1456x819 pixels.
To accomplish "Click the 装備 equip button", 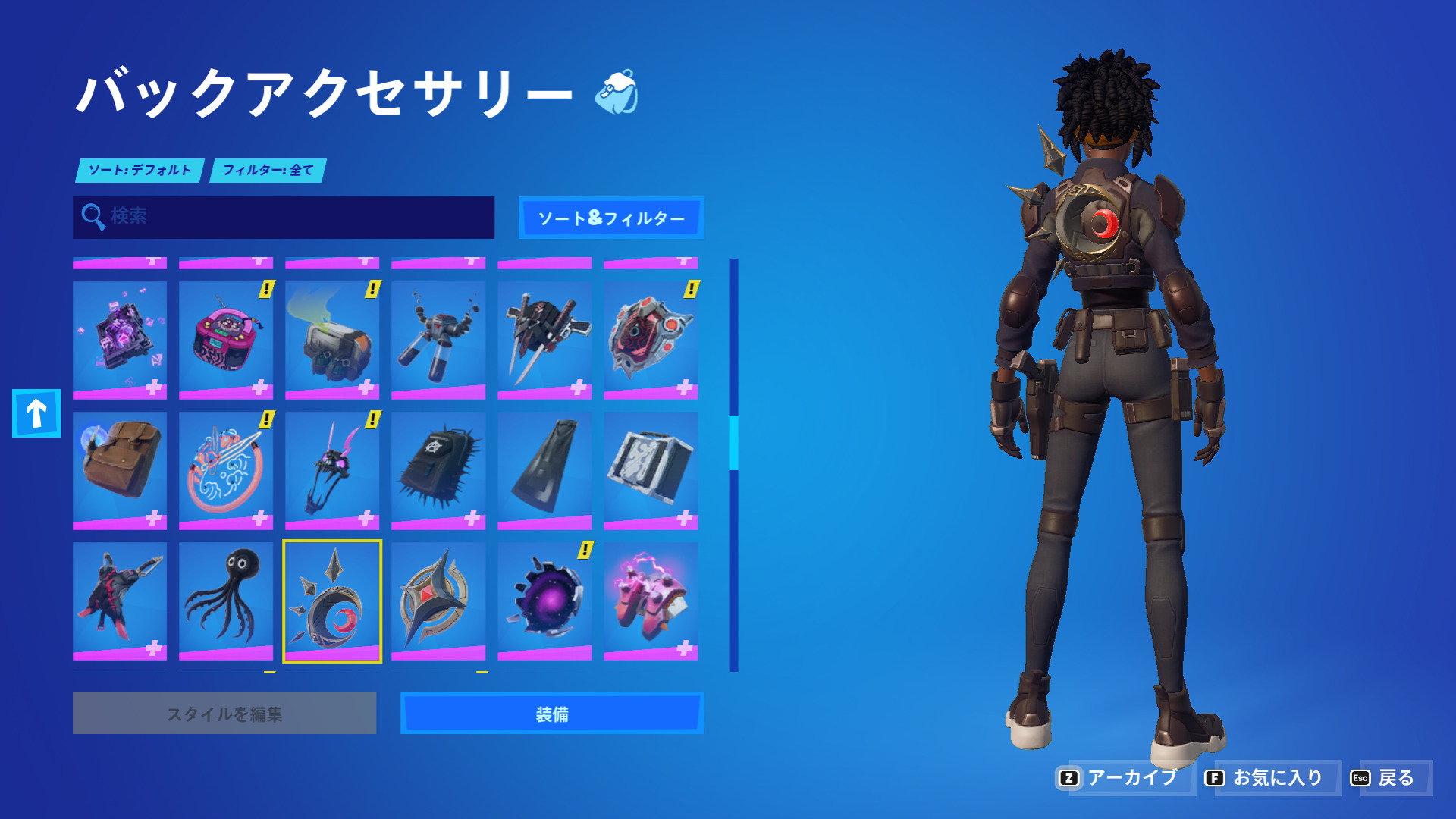I will 552,713.
